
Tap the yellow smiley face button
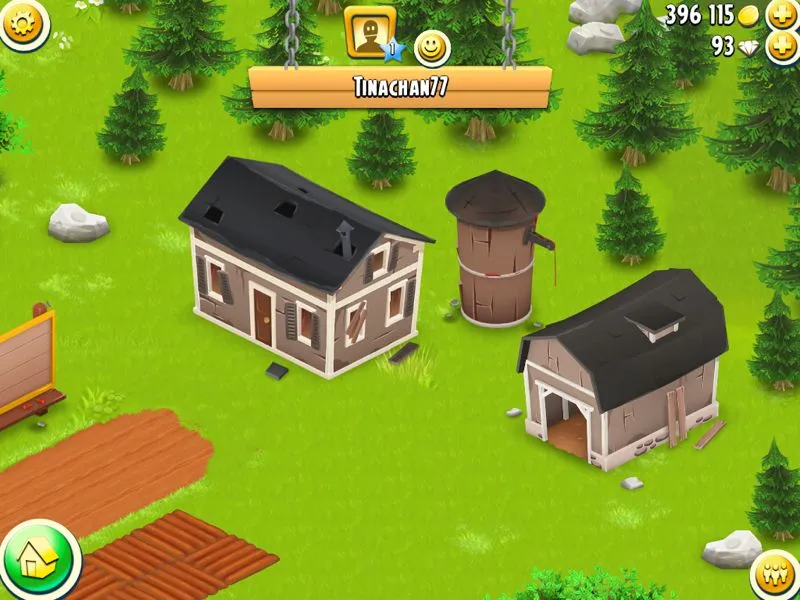[431, 46]
